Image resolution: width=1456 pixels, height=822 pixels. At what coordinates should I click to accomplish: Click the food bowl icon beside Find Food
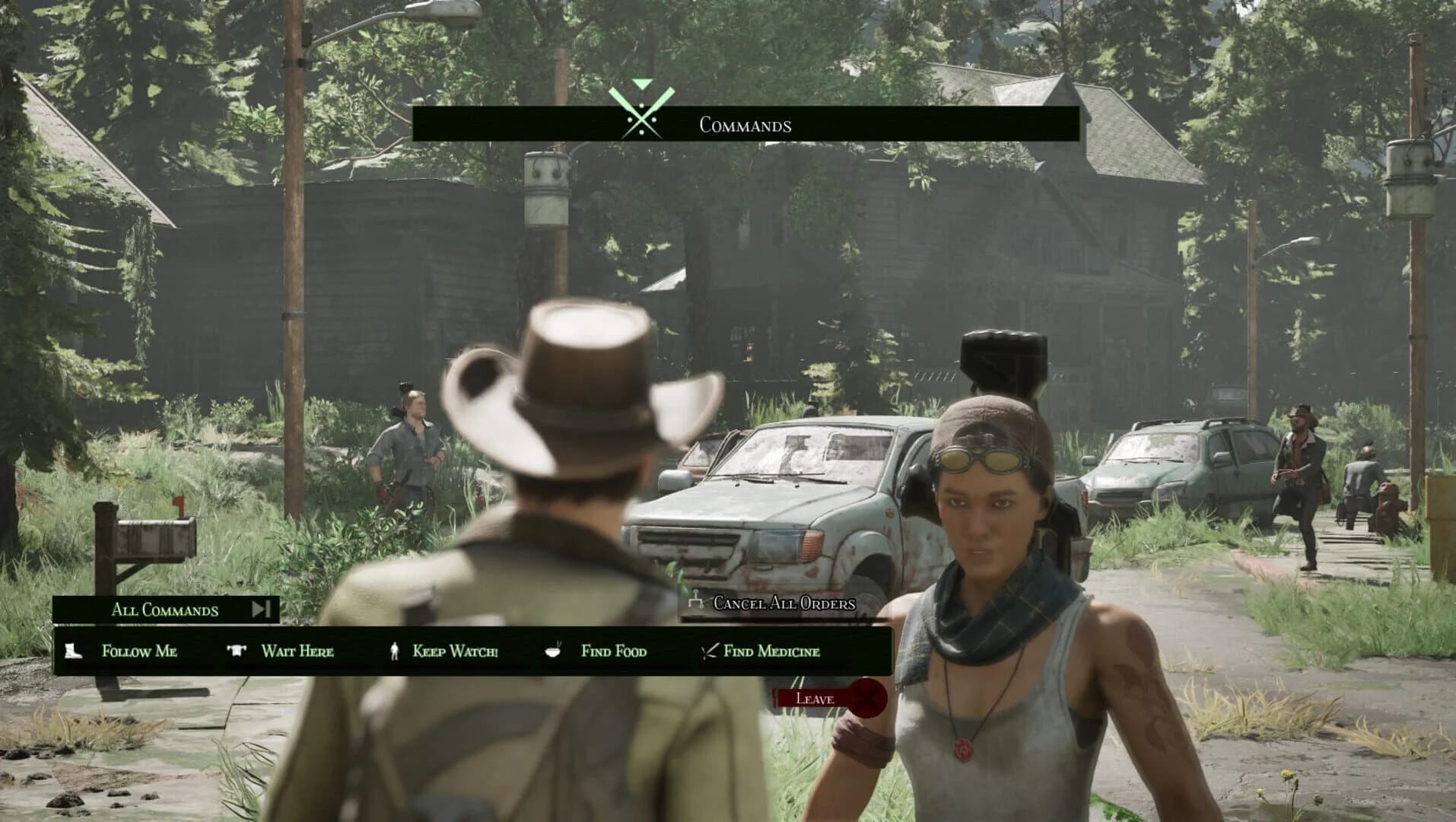click(x=555, y=651)
